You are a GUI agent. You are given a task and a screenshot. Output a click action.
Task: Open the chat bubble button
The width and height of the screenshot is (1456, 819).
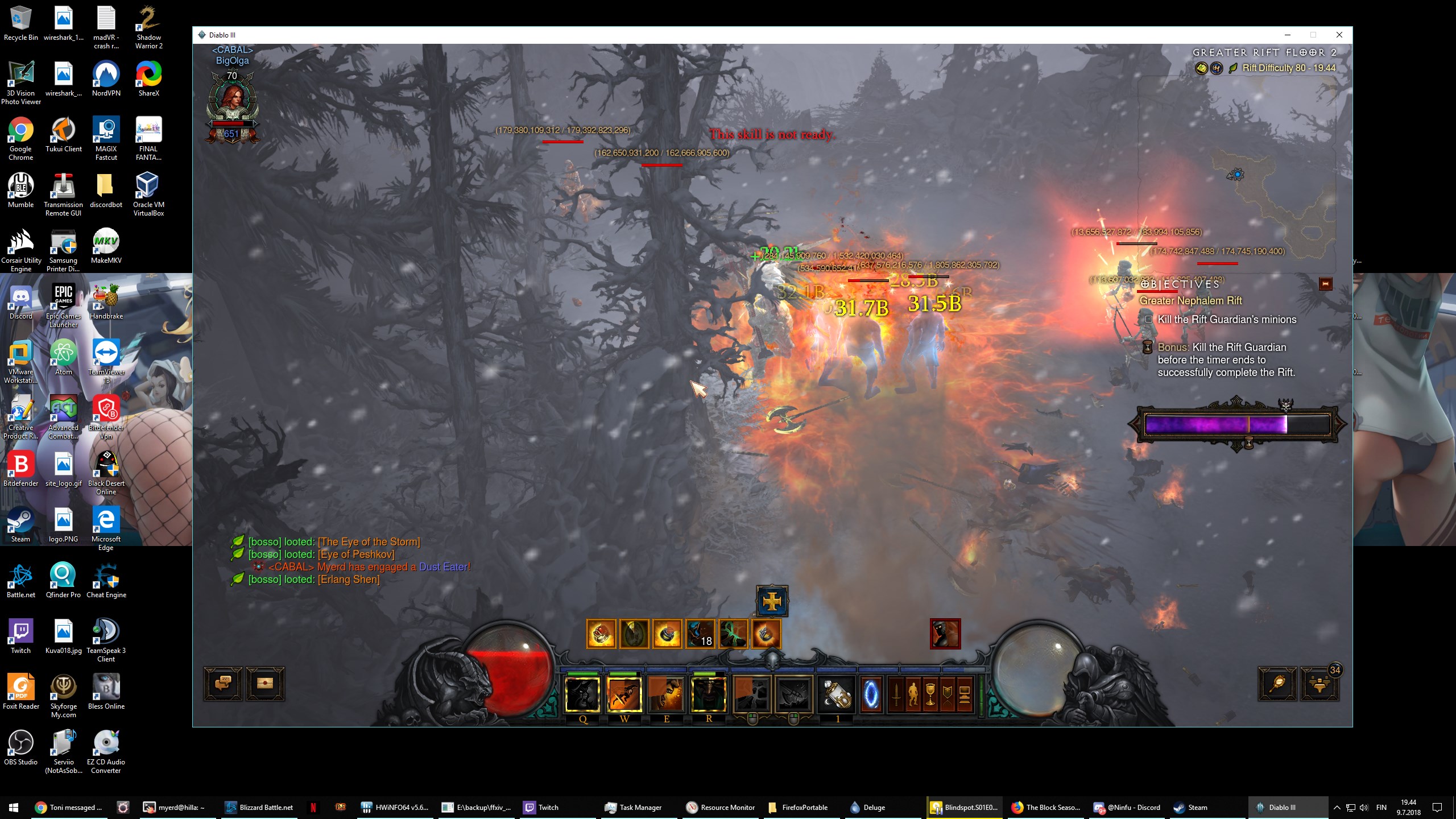click(224, 683)
